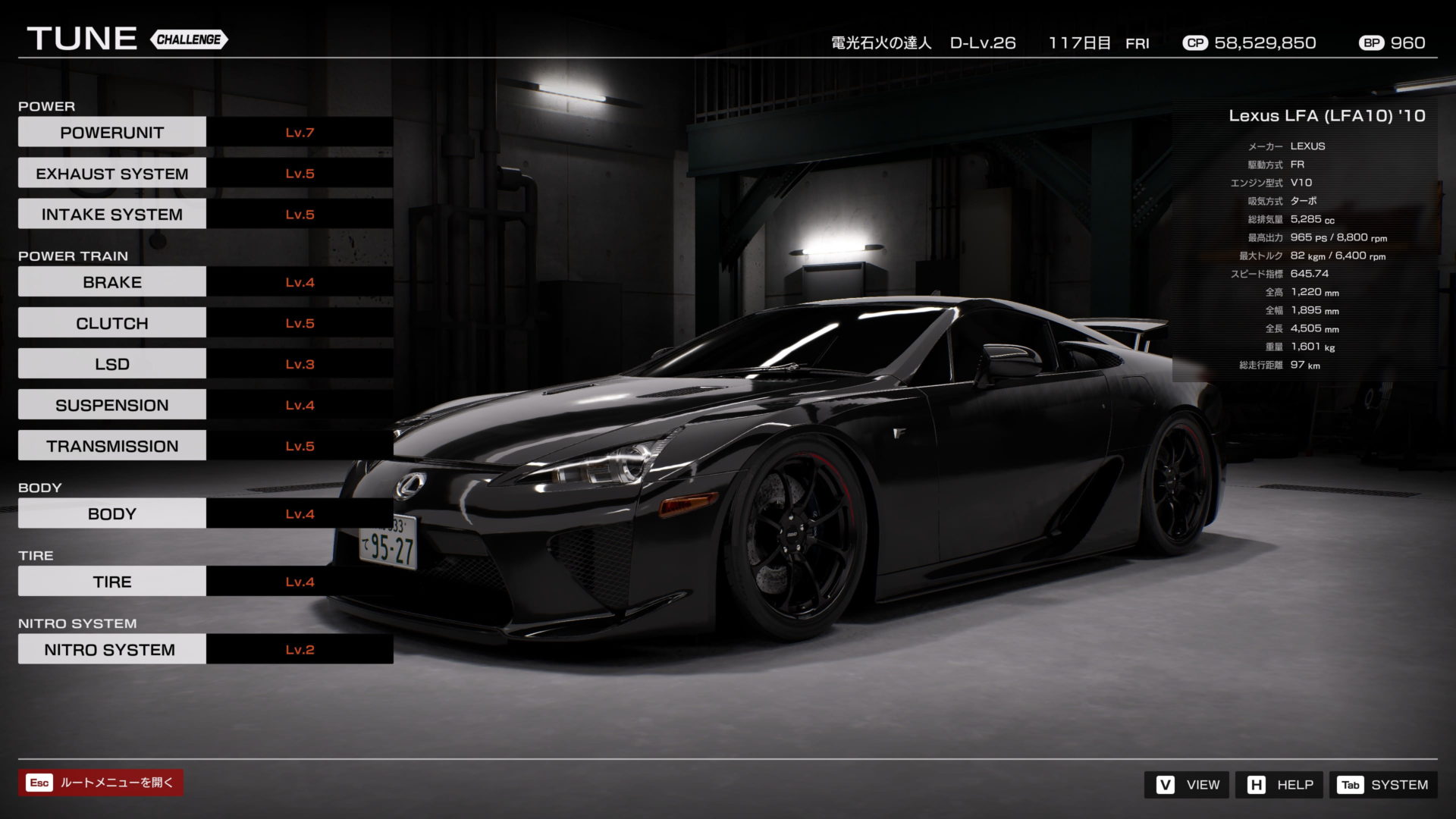Open the HELP button

pos(1279,785)
